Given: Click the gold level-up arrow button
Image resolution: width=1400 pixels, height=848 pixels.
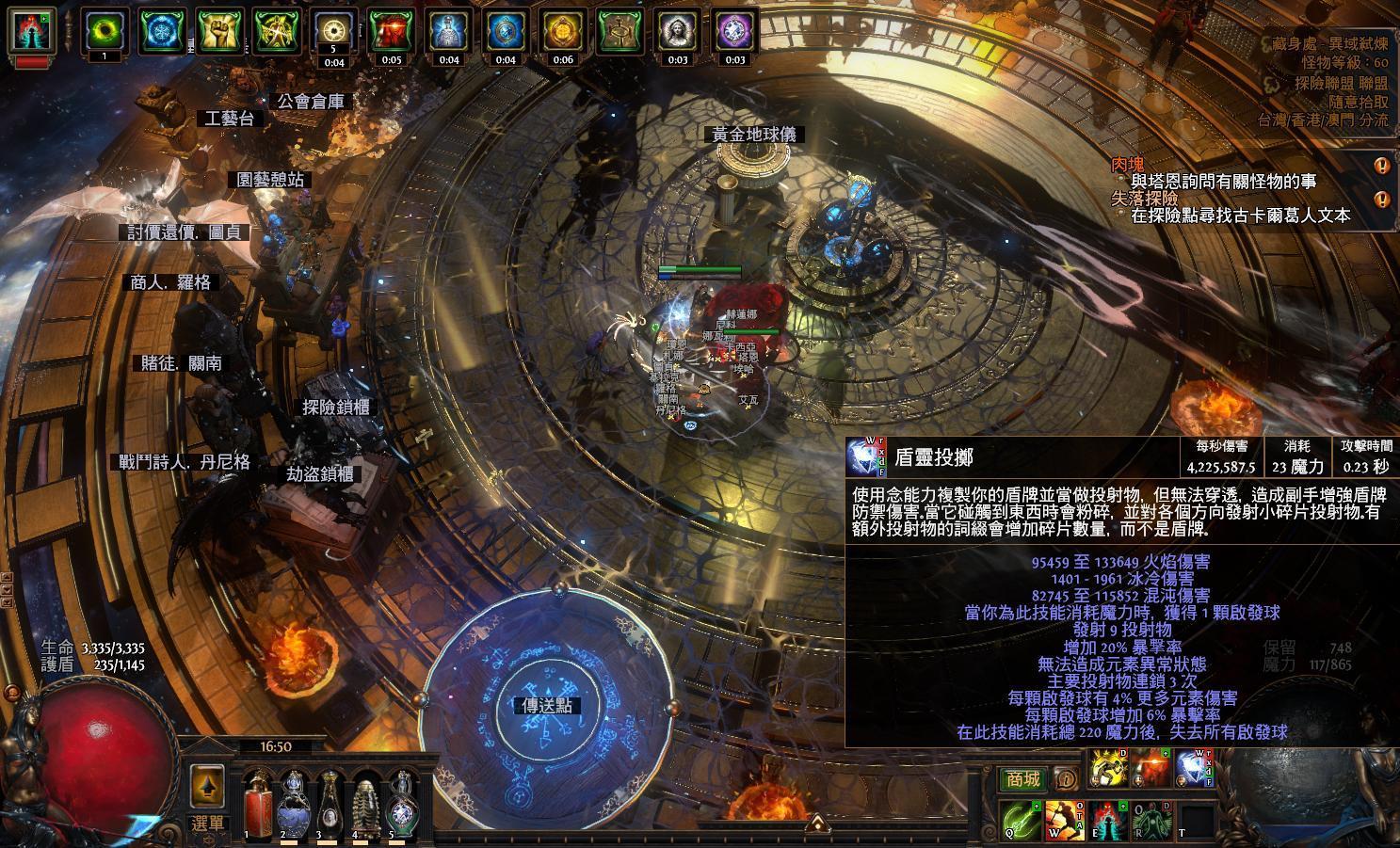Looking at the screenshot, I should [x=207, y=785].
